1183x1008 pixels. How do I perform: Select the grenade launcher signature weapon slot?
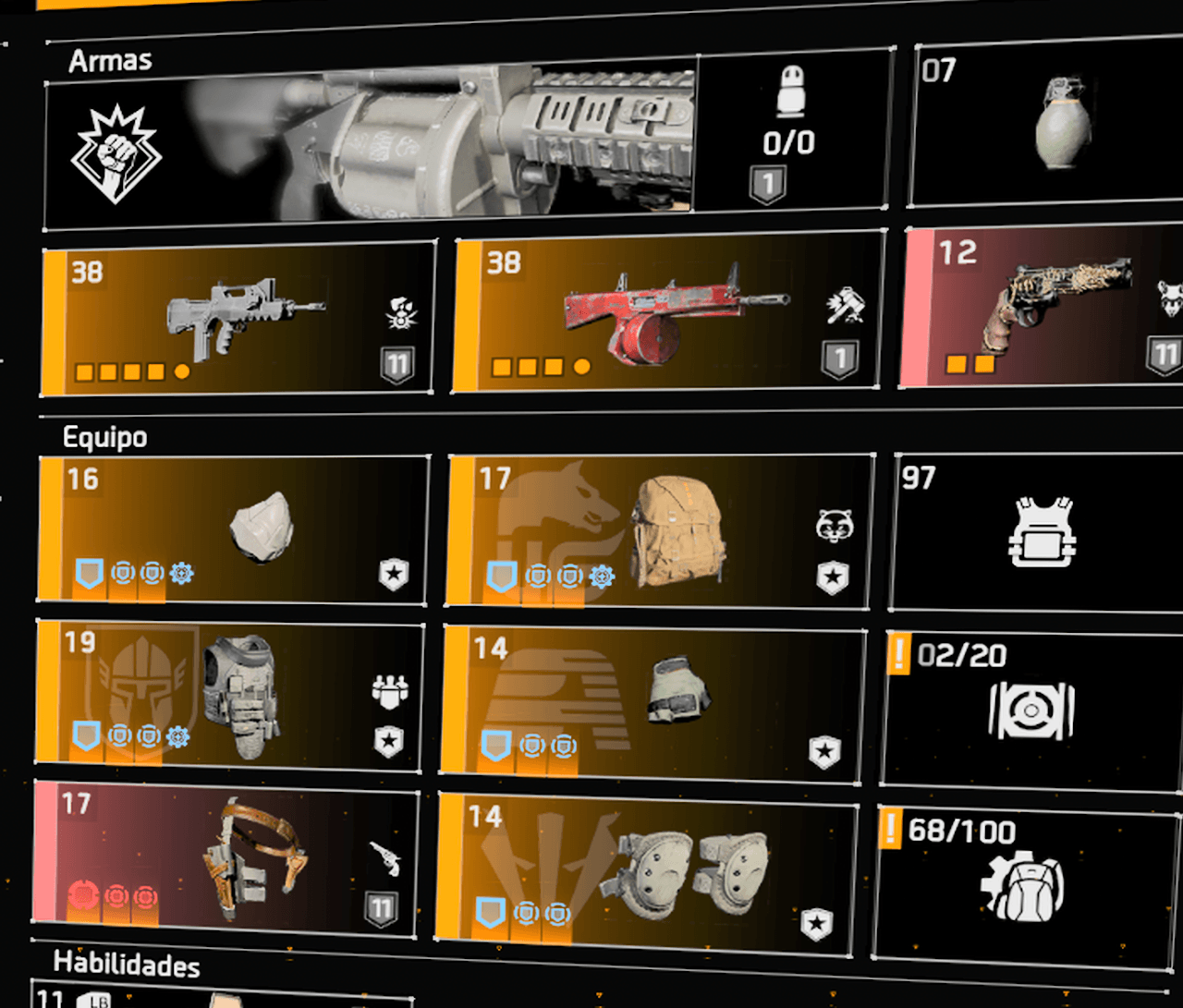pos(462,143)
